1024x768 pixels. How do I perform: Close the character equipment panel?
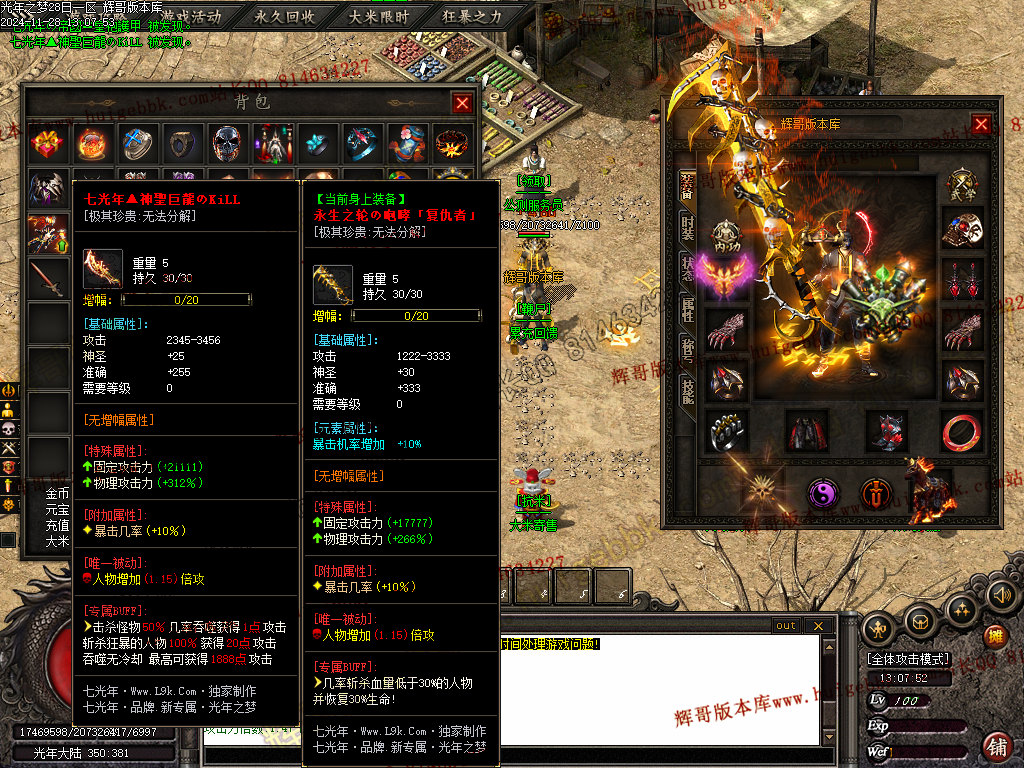coord(981,124)
